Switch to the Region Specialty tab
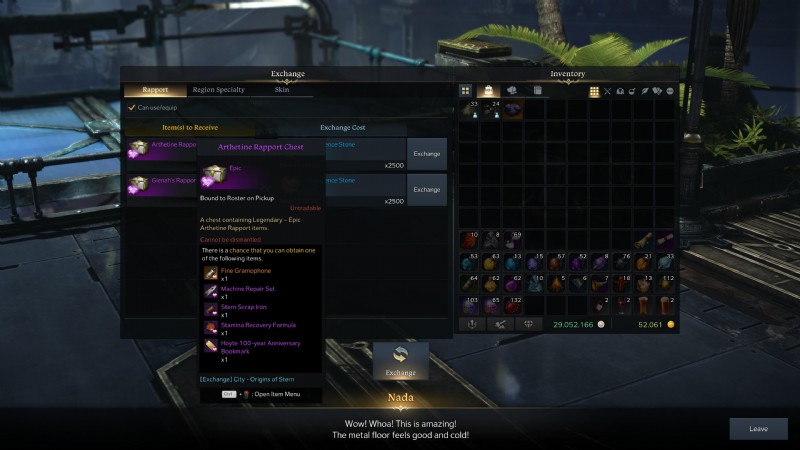This screenshot has height=450, width=800. (218, 90)
